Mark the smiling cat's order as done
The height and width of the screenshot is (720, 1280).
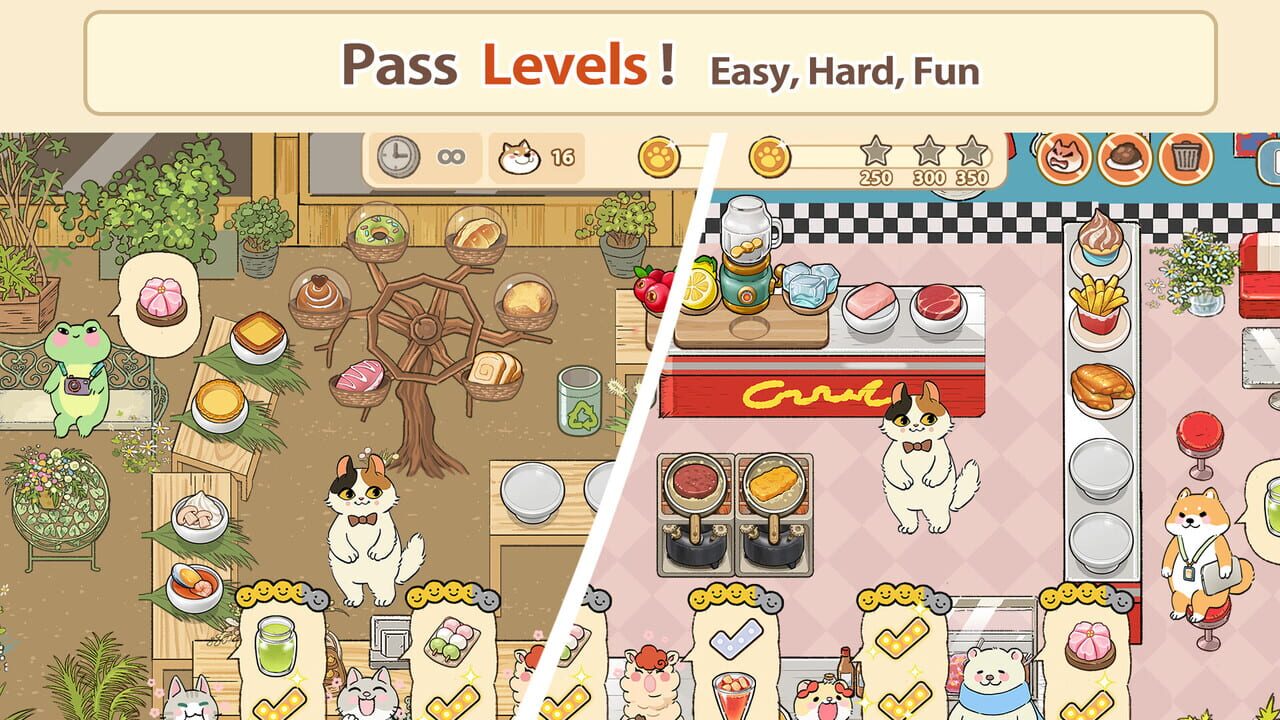click(x=453, y=700)
